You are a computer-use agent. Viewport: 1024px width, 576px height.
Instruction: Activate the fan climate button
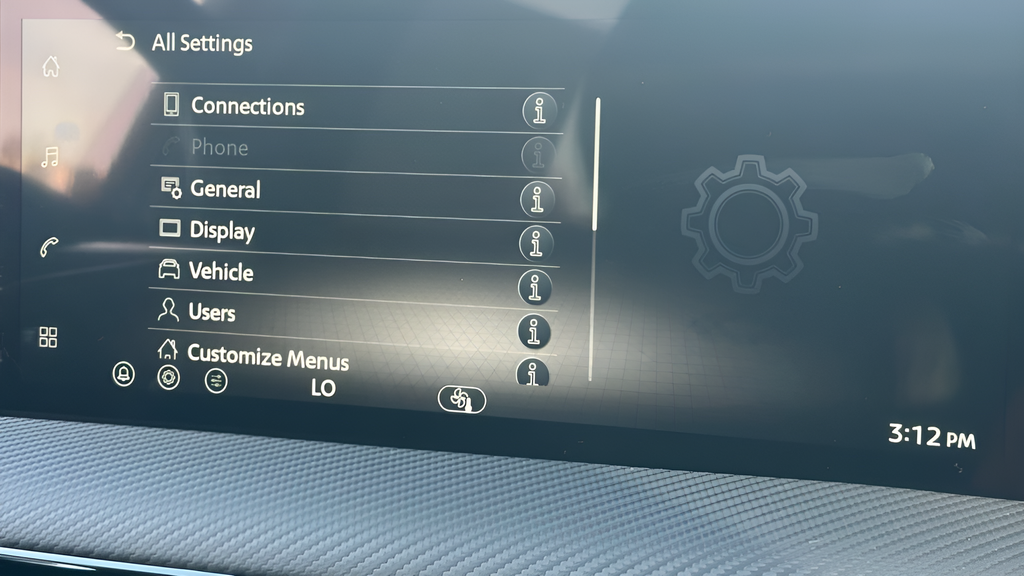461,399
